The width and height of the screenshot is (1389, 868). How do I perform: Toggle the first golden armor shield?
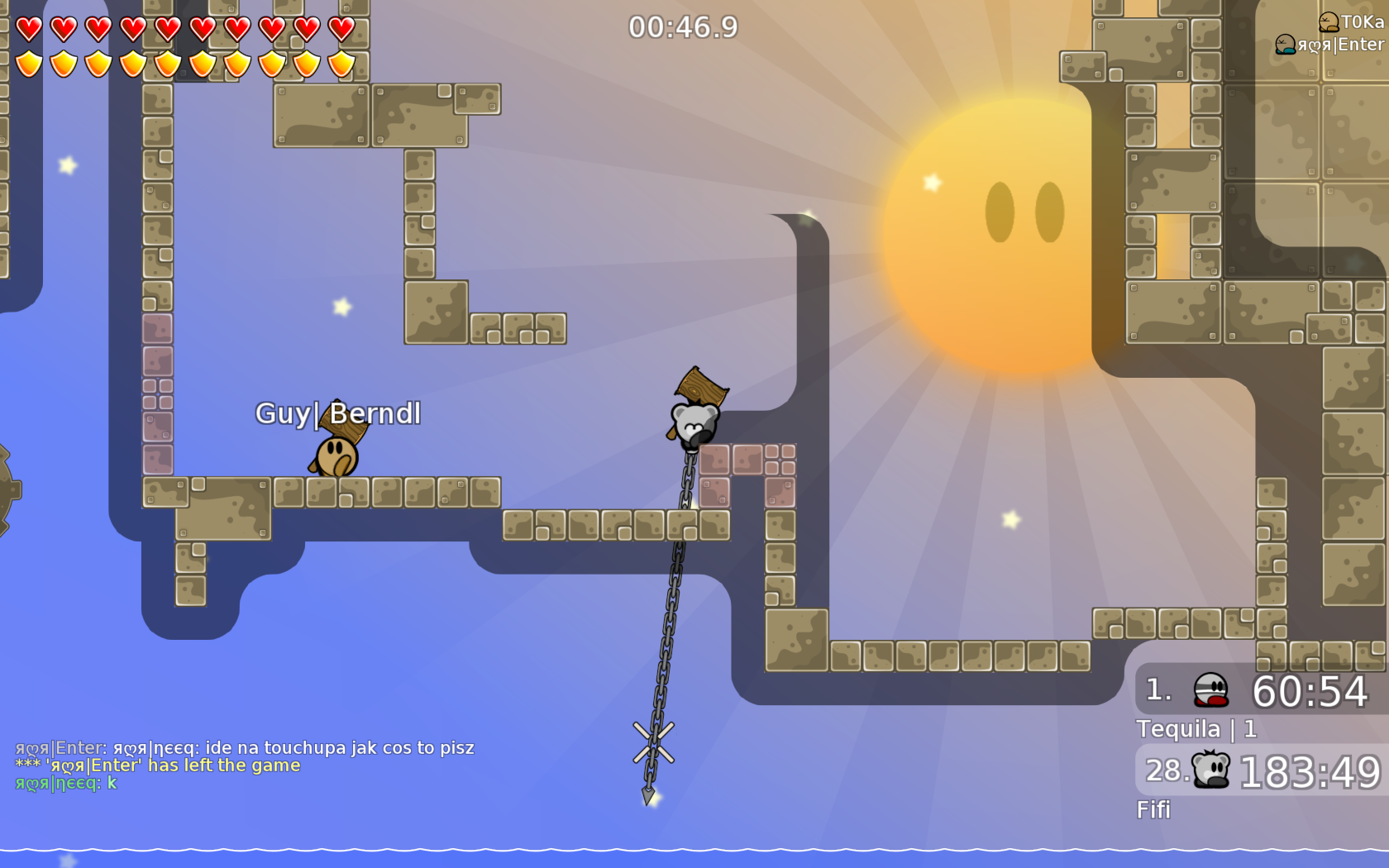27,63
